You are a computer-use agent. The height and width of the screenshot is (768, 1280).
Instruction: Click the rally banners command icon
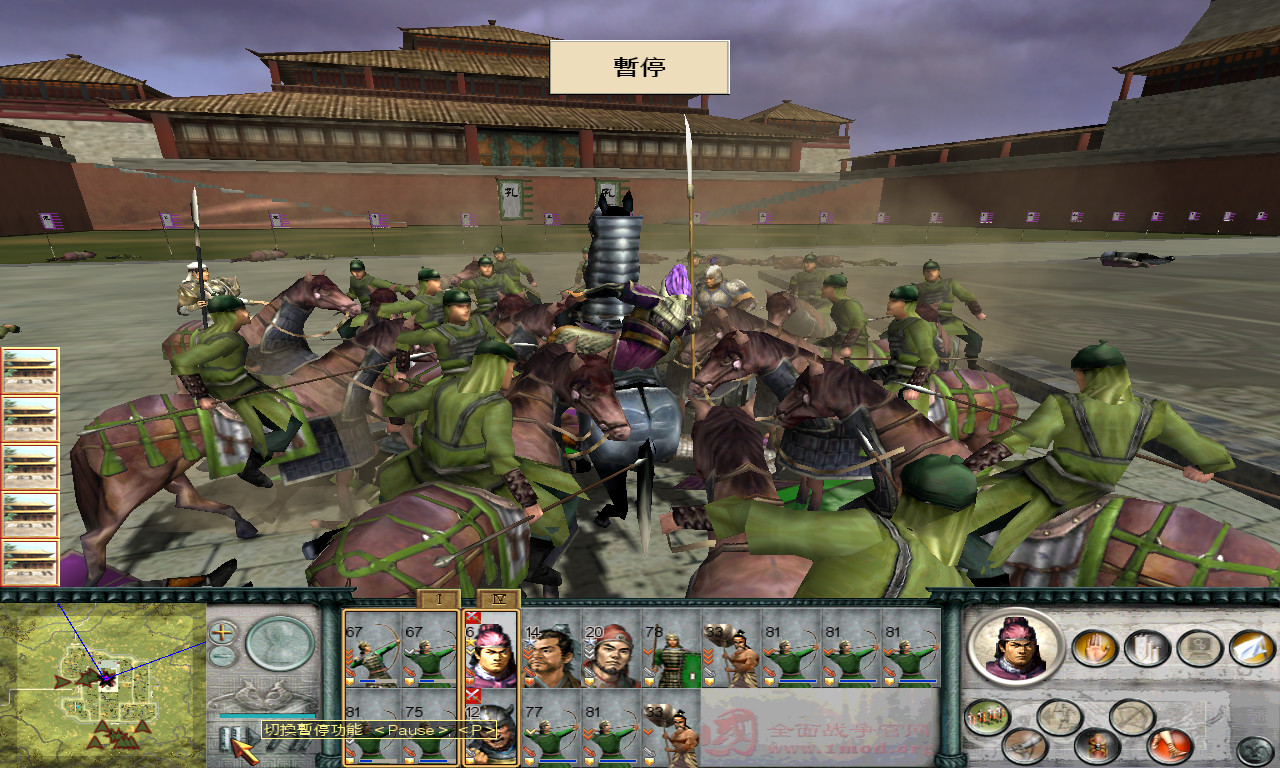pyautogui.click(x=1145, y=647)
